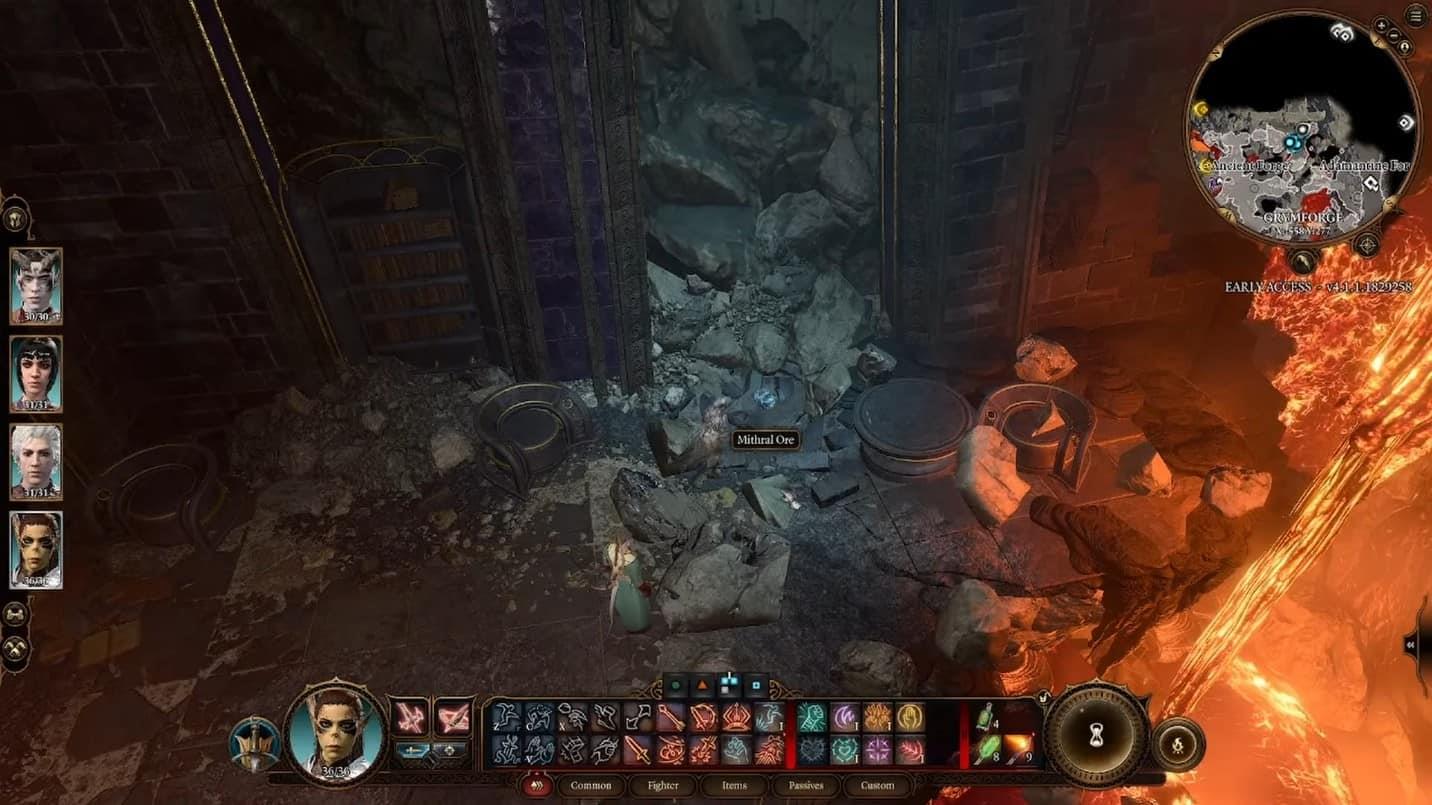The width and height of the screenshot is (1432, 805).
Task: Activate the yellow hand spell icon
Action: (x=909, y=716)
